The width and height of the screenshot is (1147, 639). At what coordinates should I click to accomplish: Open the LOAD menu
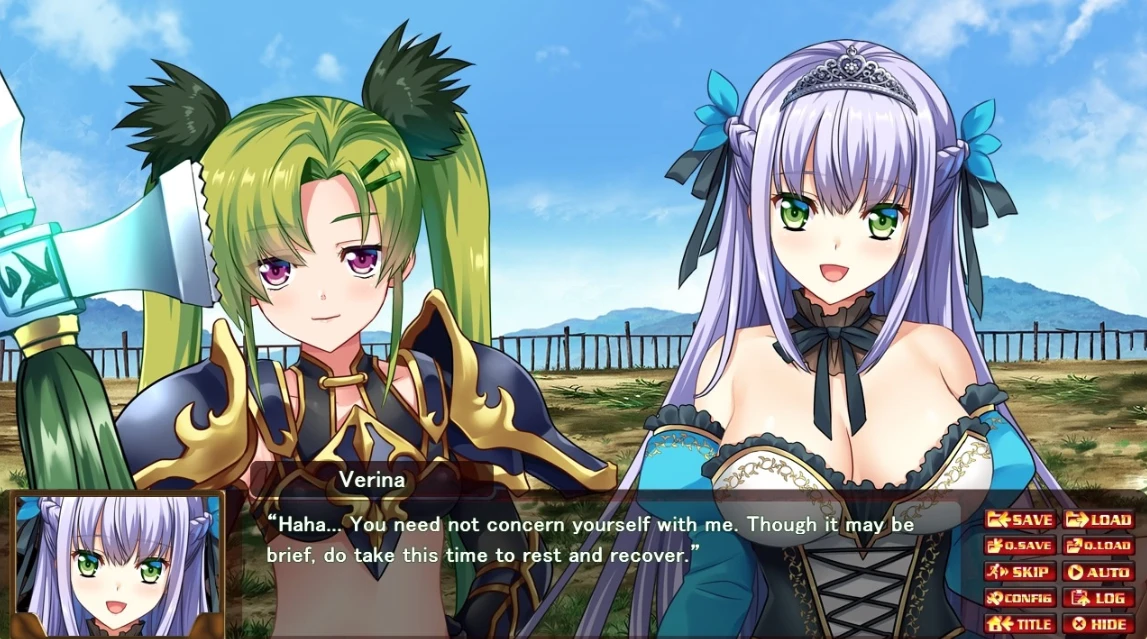(1098, 520)
